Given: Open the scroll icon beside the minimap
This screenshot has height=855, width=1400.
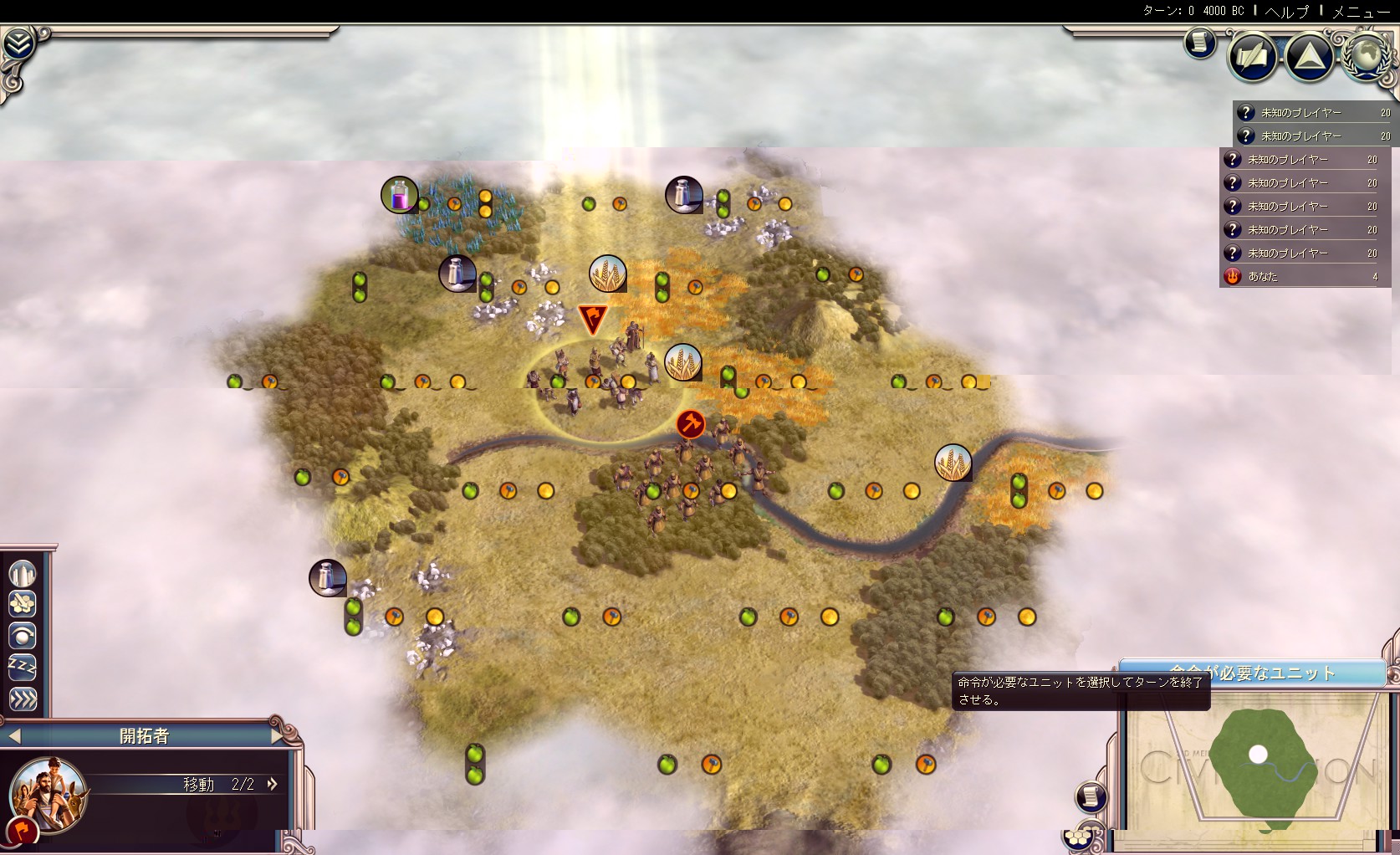Looking at the screenshot, I should [x=1091, y=796].
